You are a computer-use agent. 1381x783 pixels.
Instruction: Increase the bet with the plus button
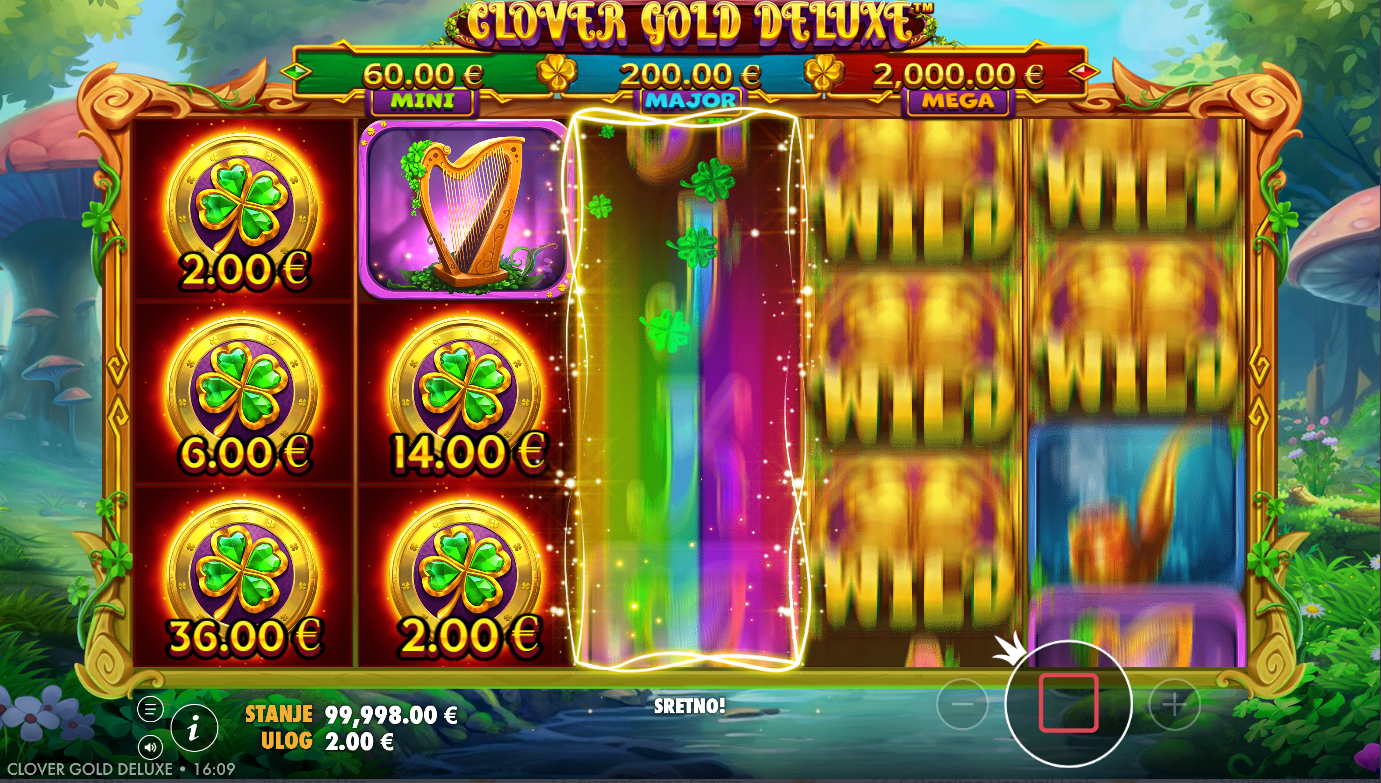1174,705
